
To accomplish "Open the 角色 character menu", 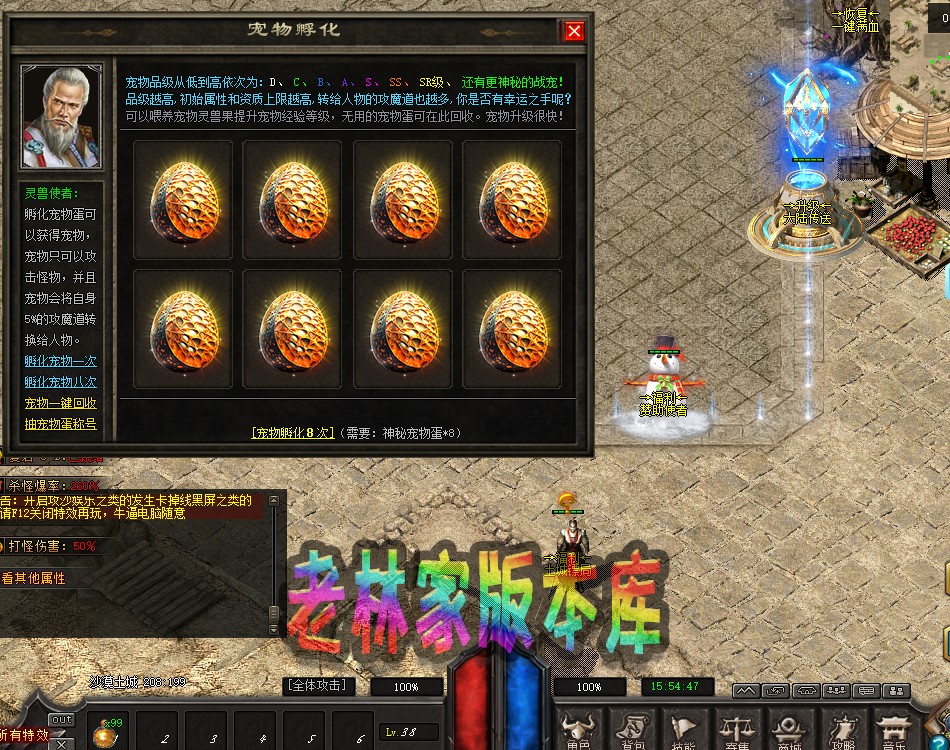I will (x=575, y=731).
